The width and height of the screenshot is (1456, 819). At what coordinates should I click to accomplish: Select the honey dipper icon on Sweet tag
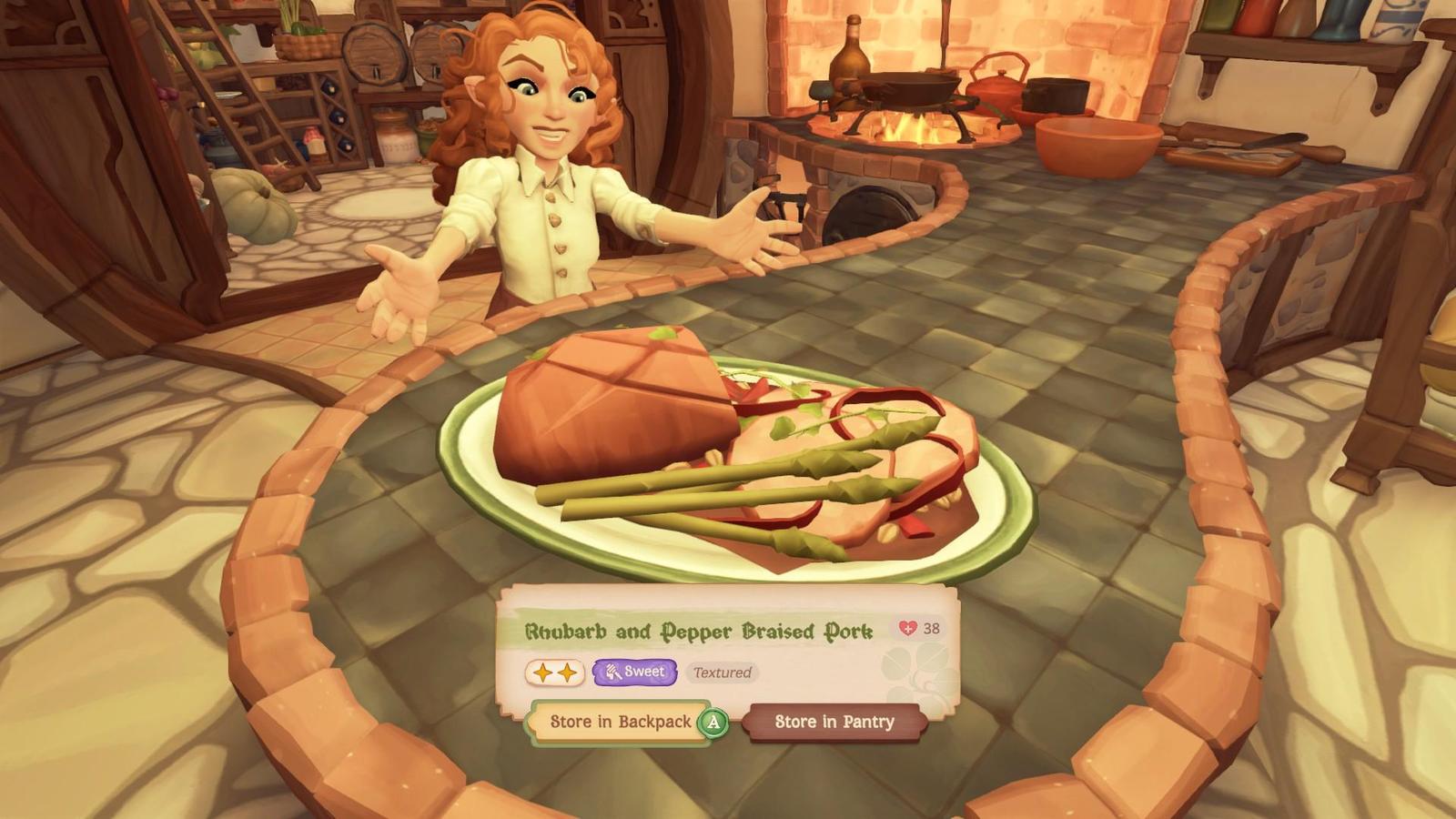[x=614, y=672]
